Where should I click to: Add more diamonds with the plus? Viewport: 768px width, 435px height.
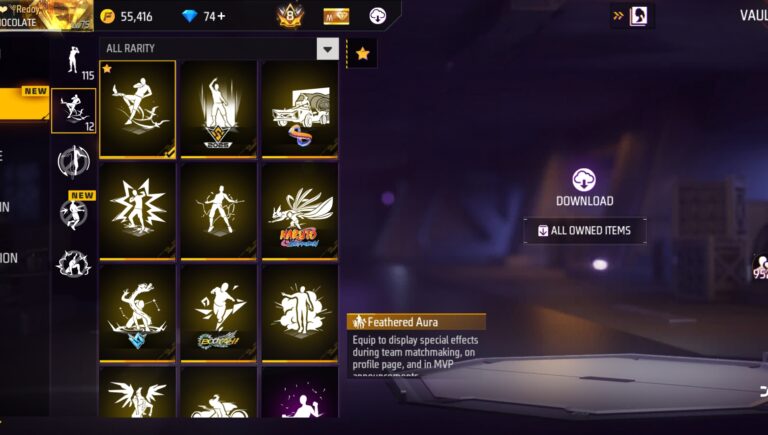221,16
